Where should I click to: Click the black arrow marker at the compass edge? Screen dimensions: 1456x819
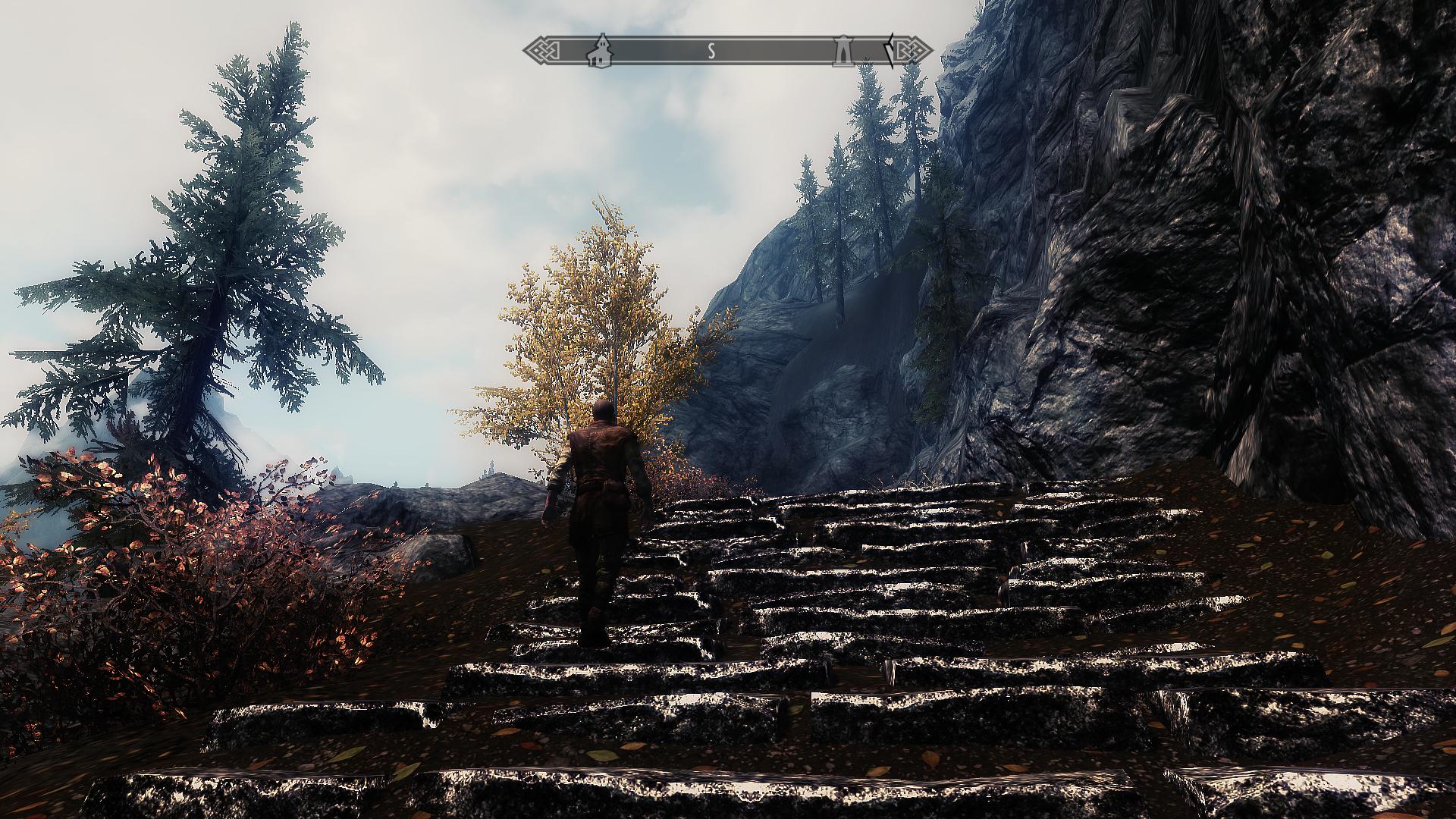tap(890, 50)
